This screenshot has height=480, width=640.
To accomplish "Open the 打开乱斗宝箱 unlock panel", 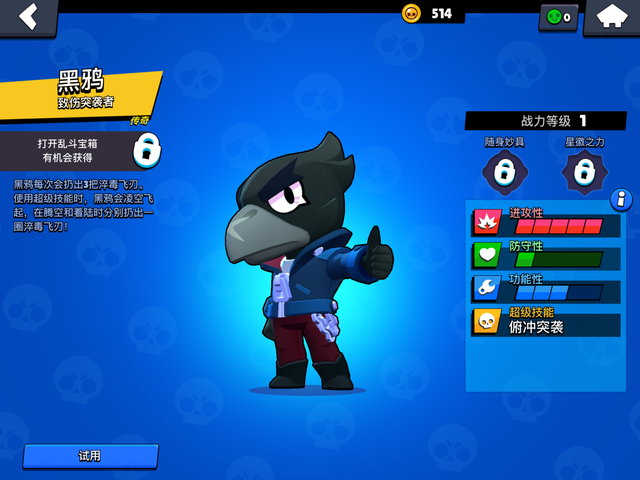I will point(80,151).
